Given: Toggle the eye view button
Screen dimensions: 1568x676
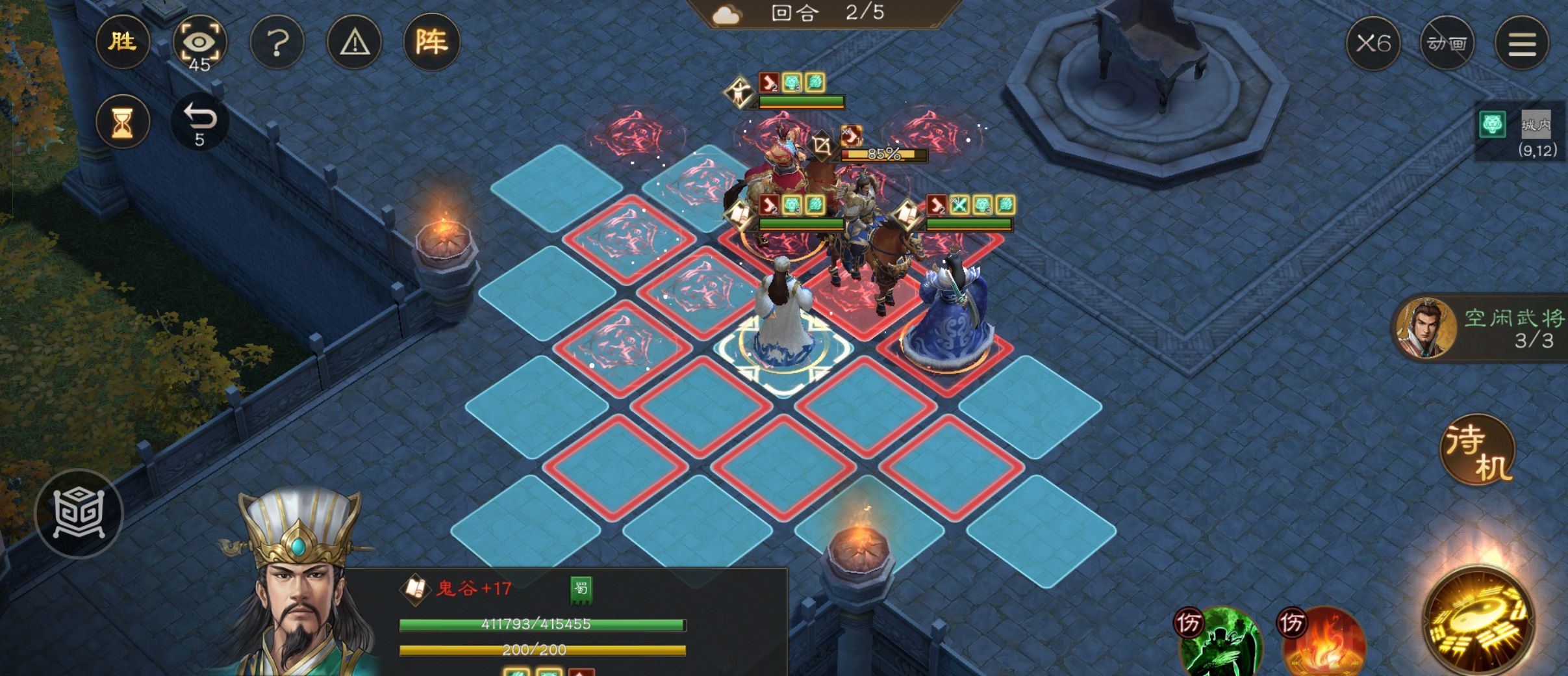Looking at the screenshot, I should pyautogui.click(x=199, y=43).
